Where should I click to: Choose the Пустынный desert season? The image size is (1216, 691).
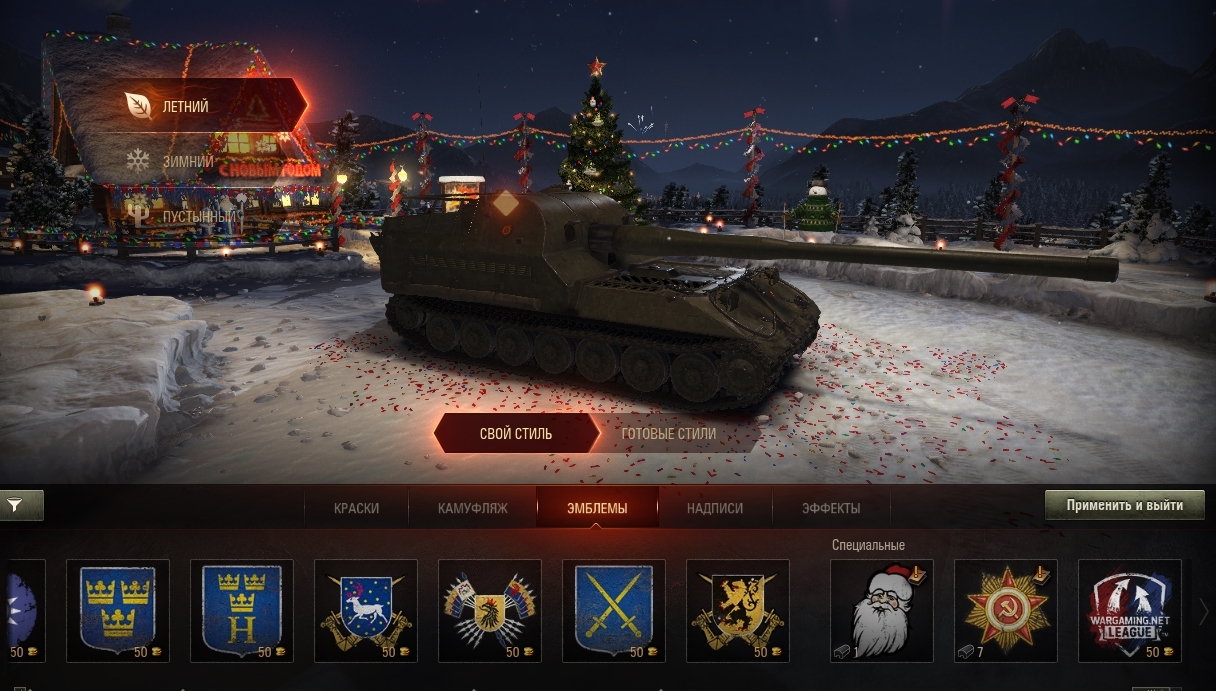199,216
